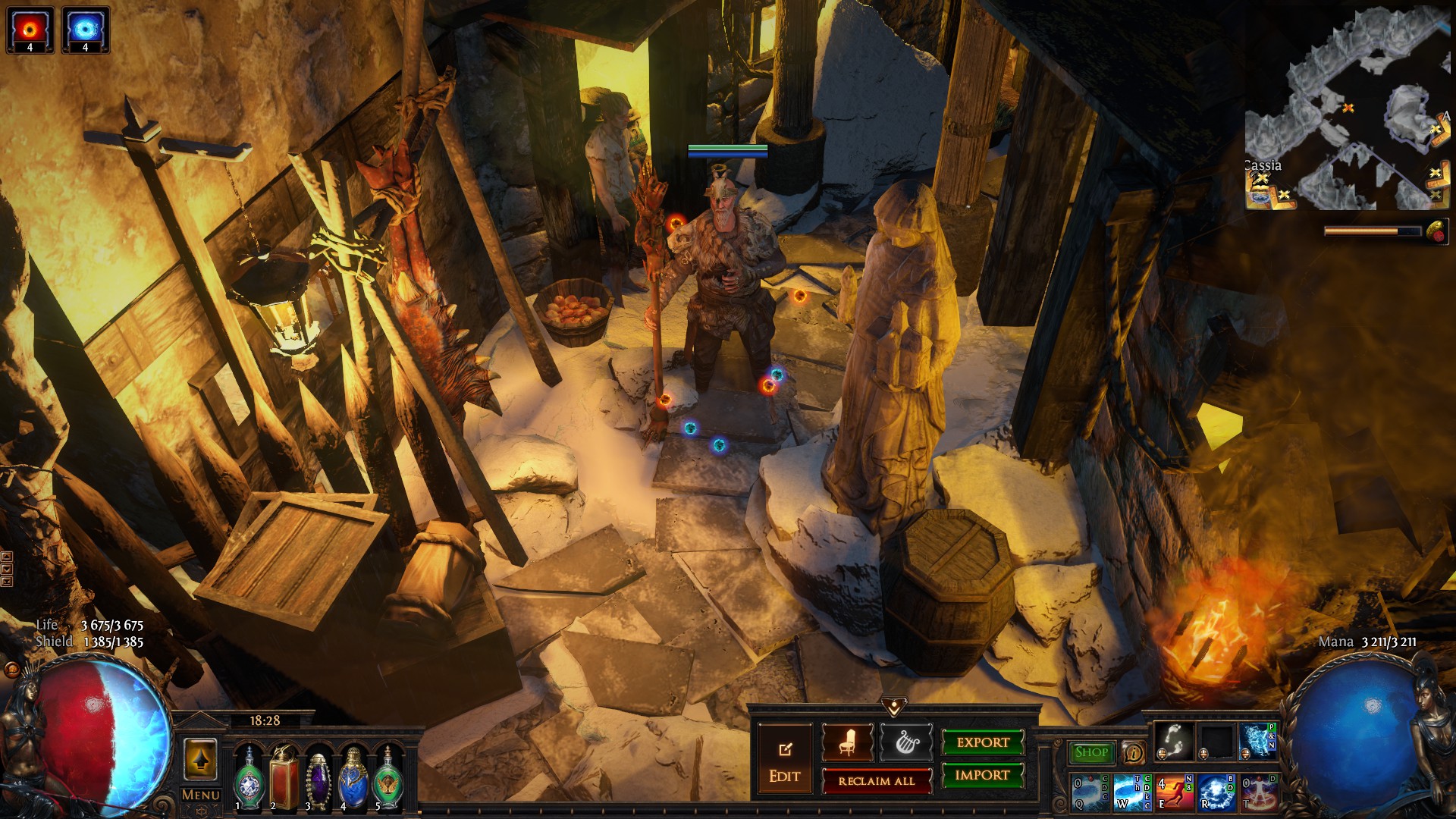This screenshot has height=819, width=1456.
Task: Select the footprints movement skill icon
Action: coord(1174,741)
